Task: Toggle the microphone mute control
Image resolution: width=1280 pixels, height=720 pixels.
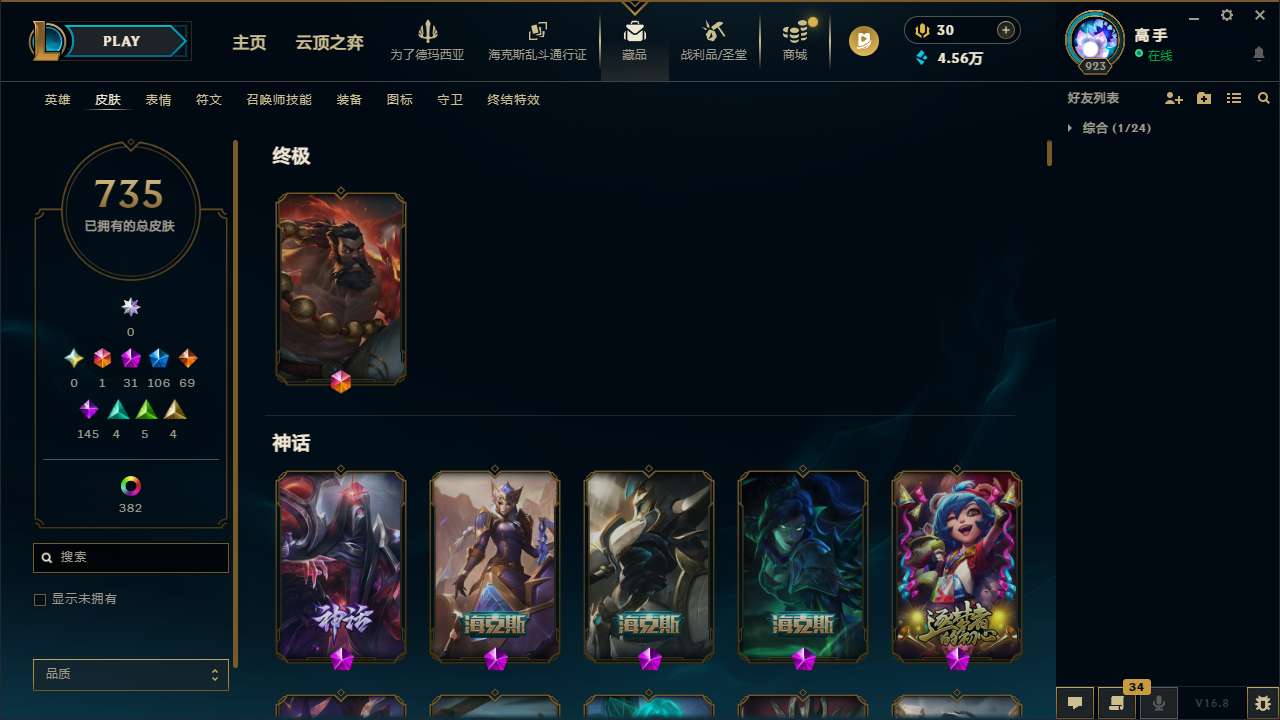Action: pos(1159,703)
